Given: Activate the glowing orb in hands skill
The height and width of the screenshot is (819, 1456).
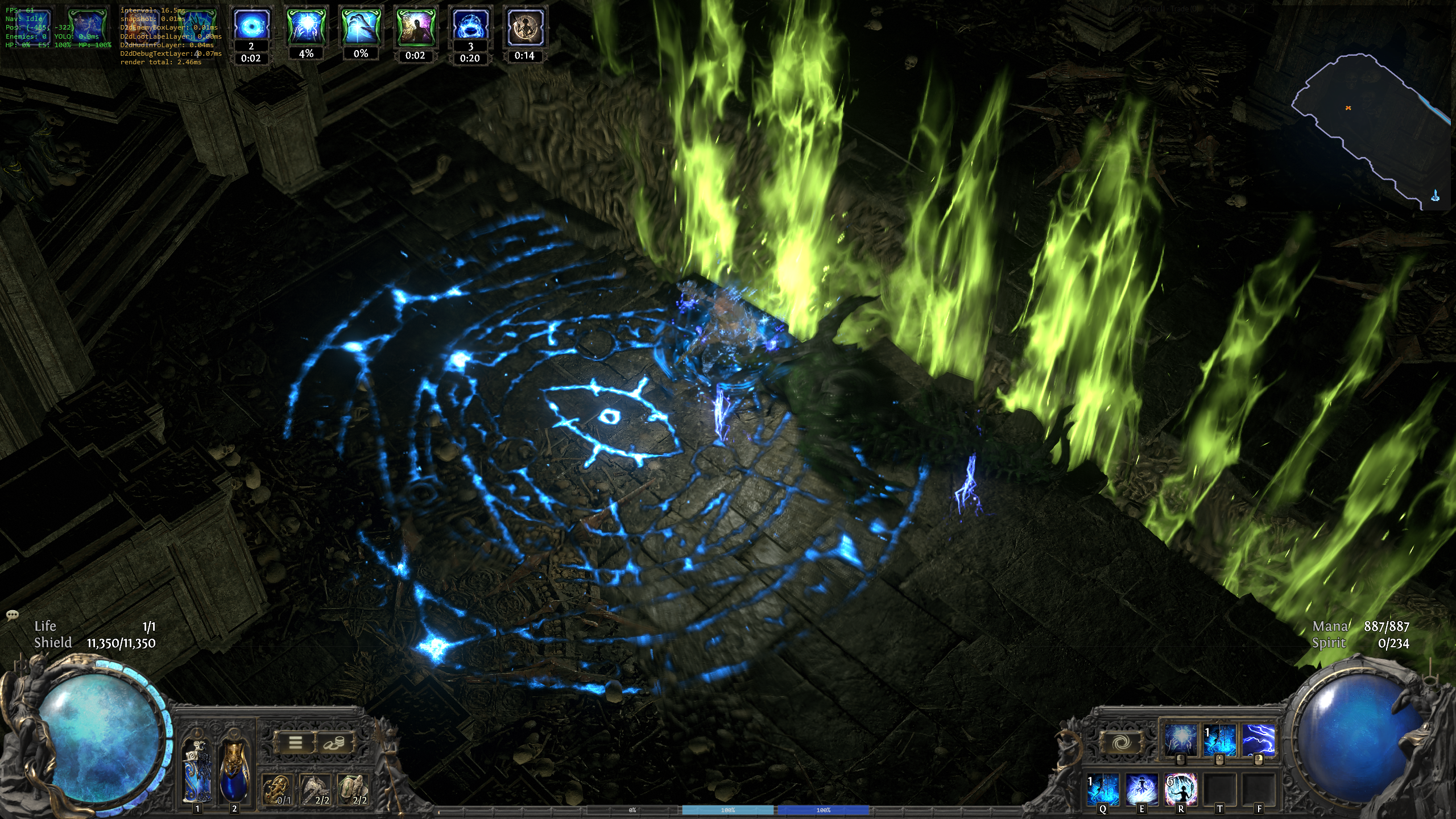Looking at the screenshot, I should [1180, 740].
